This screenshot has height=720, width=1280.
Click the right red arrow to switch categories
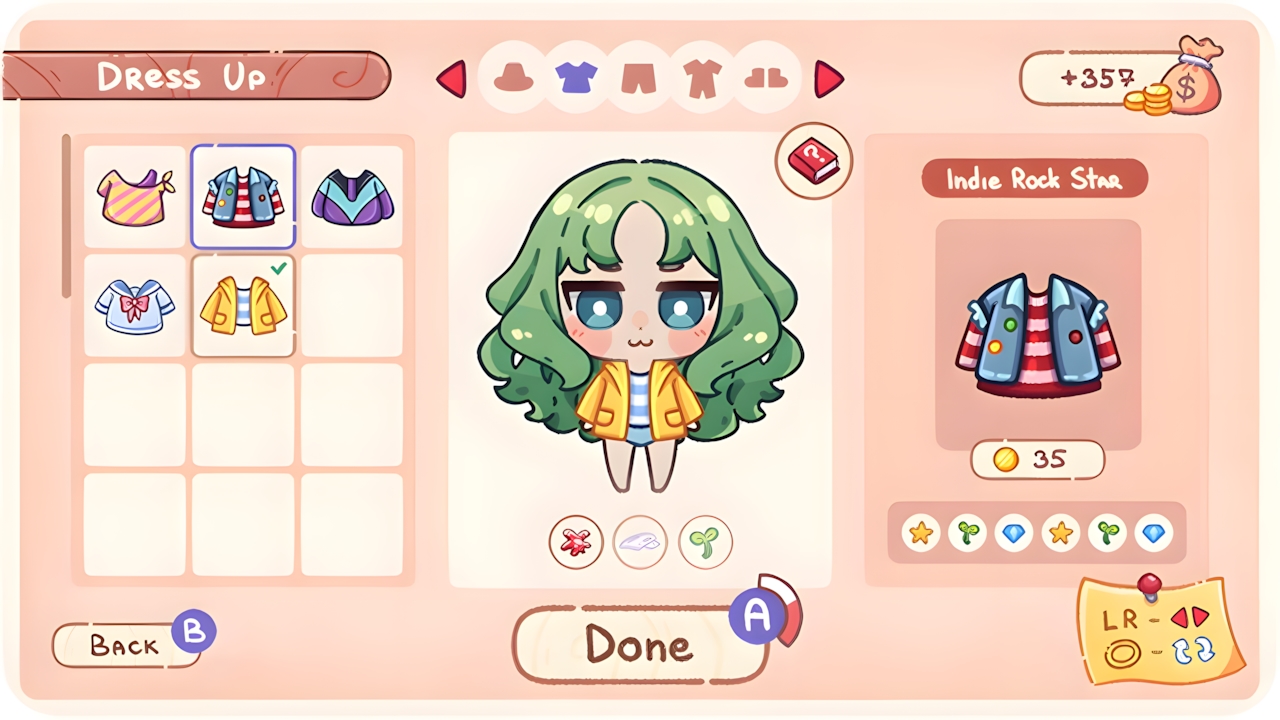click(830, 80)
